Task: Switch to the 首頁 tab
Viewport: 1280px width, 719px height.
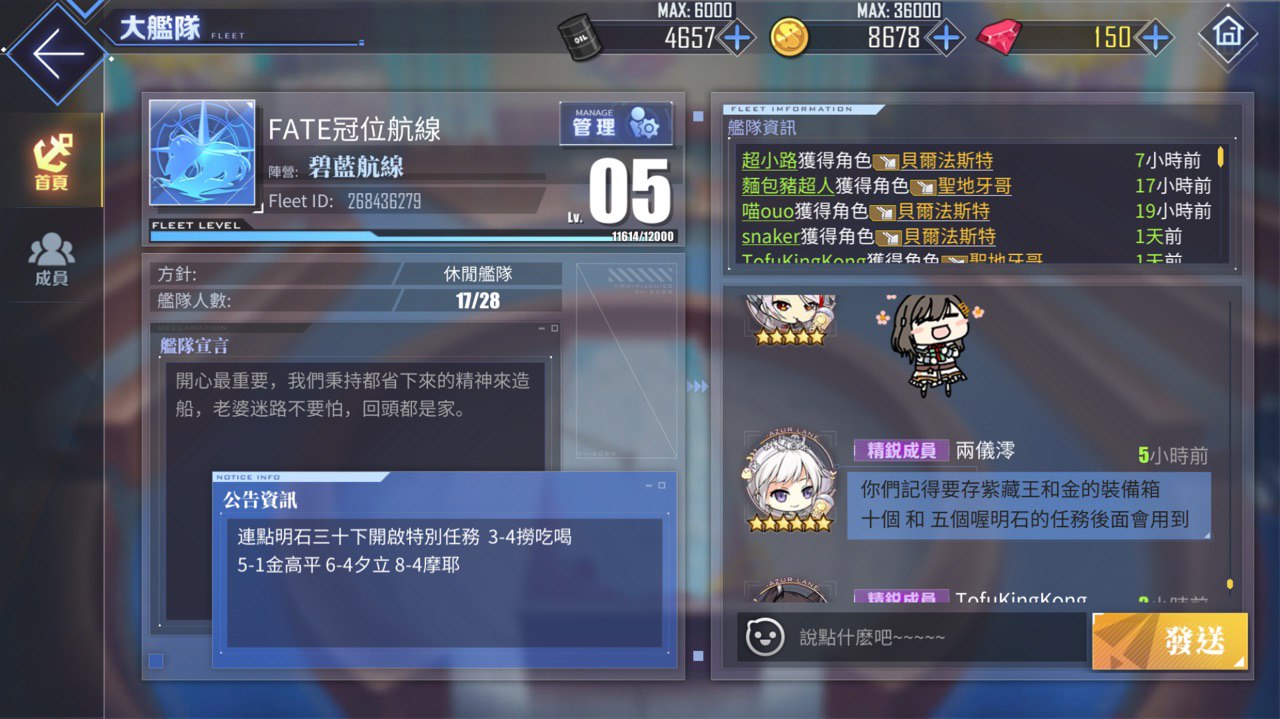Action: (x=51, y=162)
